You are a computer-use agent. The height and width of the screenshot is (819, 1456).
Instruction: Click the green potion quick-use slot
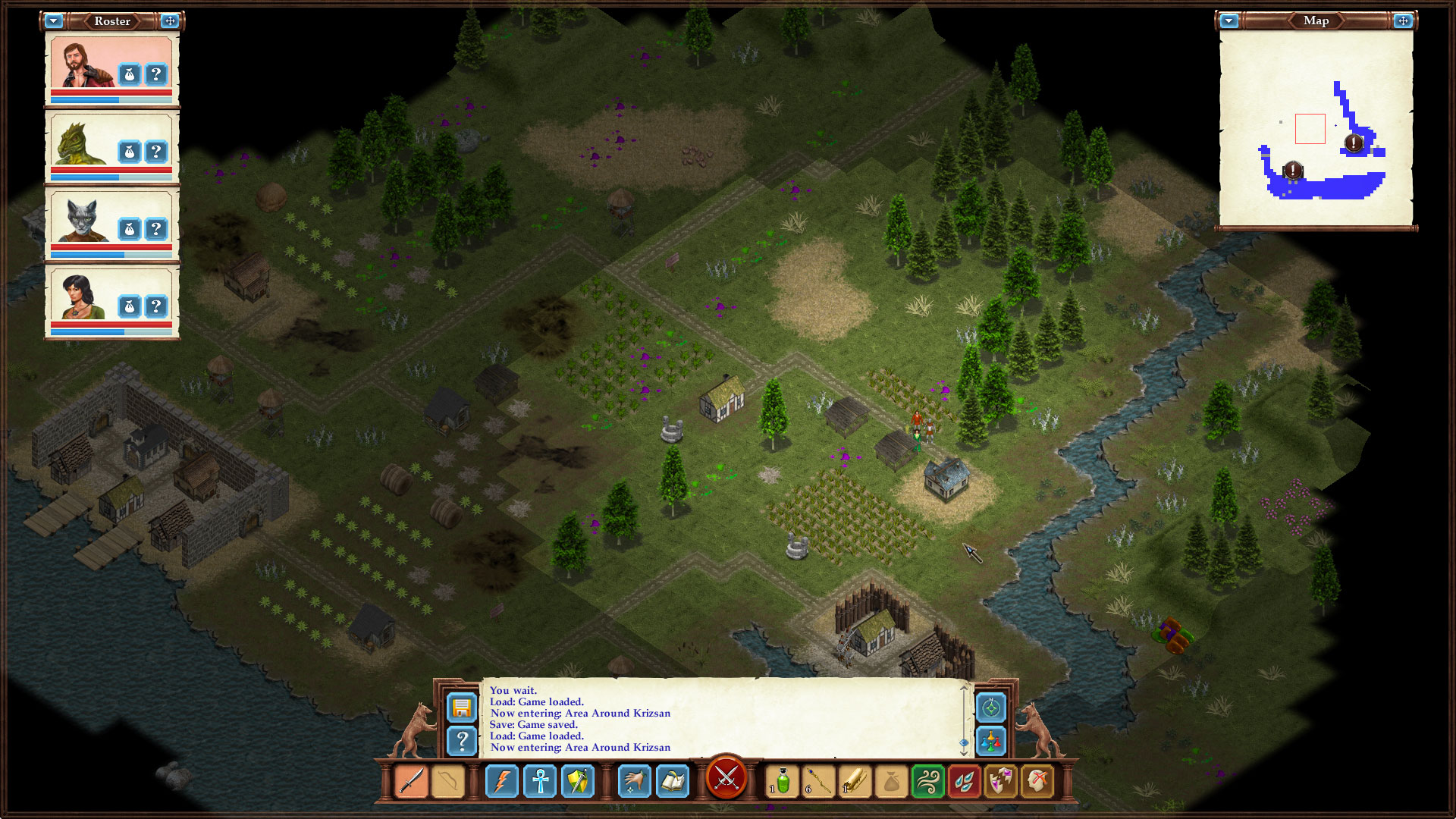781,781
